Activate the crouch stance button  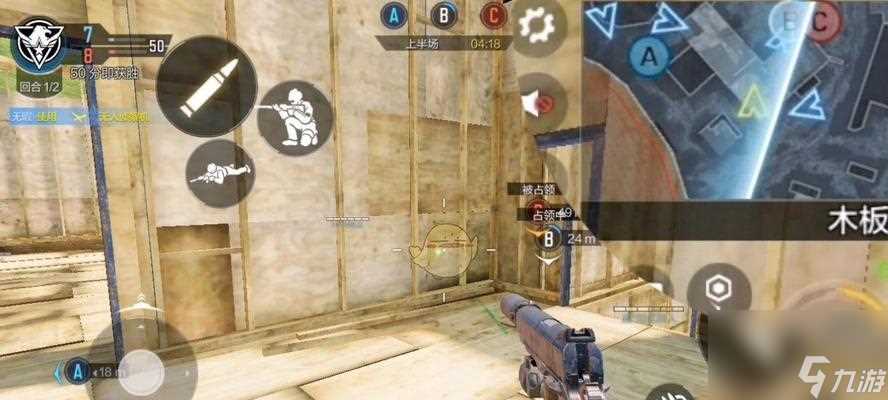pos(294,118)
